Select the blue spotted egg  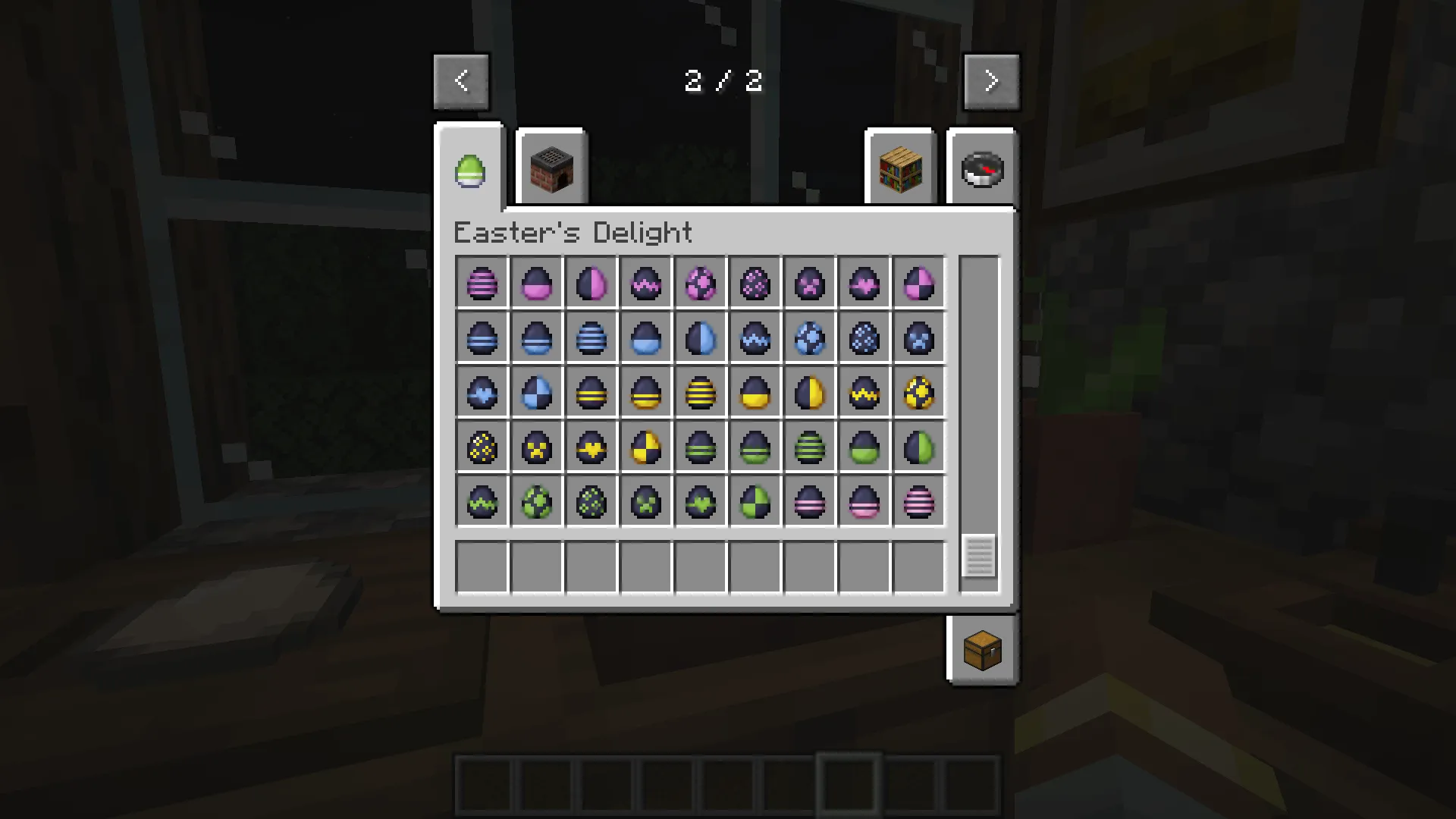click(864, 338)
